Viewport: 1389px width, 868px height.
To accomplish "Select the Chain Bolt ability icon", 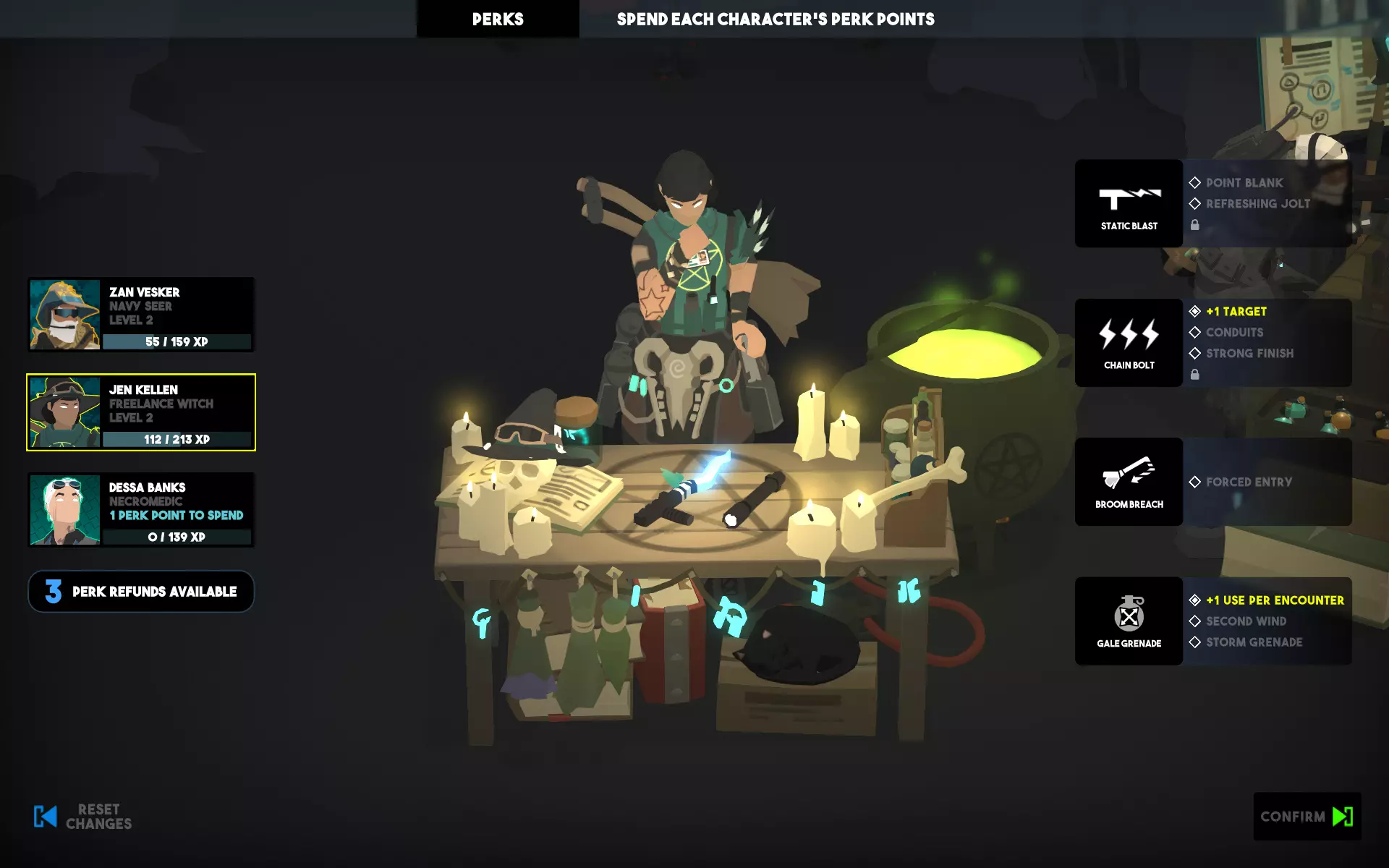I will (1129, 343).
